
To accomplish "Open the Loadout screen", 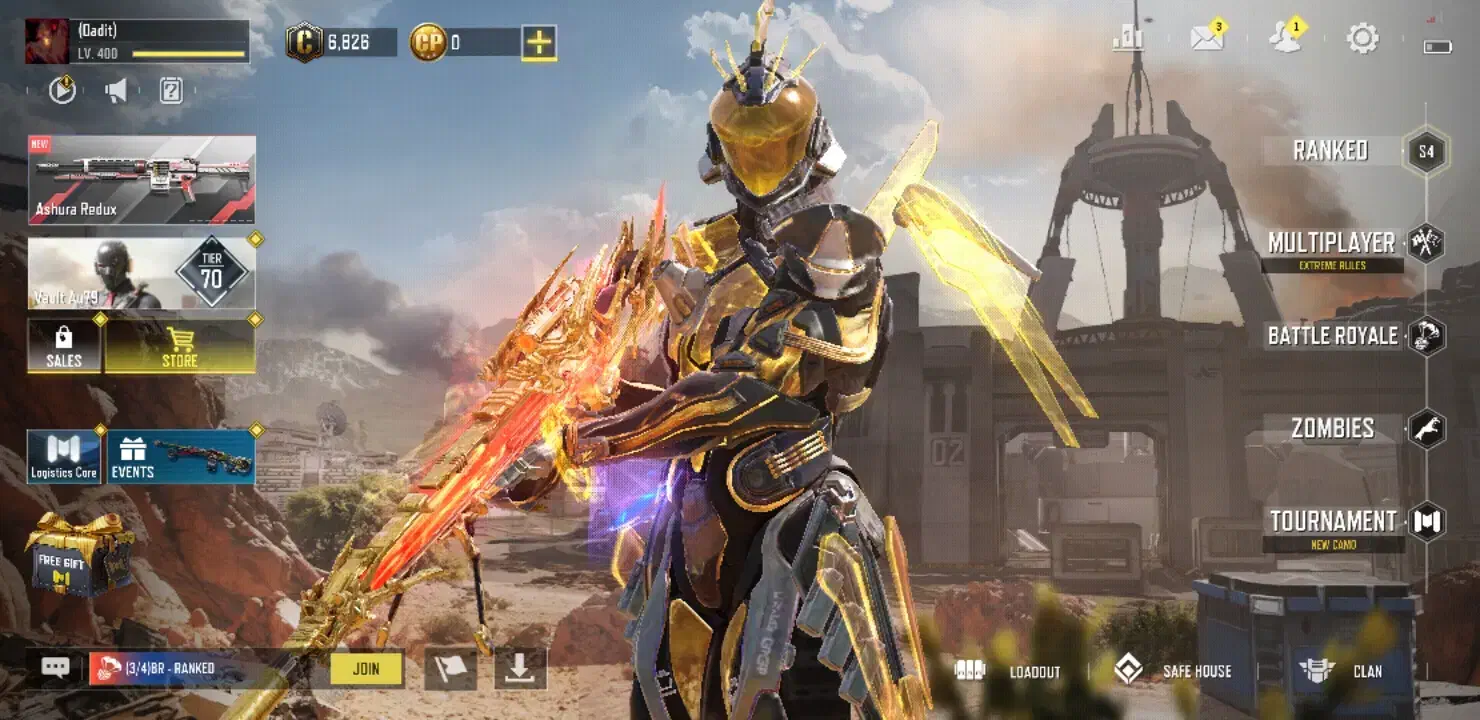I will point(1008,672).
